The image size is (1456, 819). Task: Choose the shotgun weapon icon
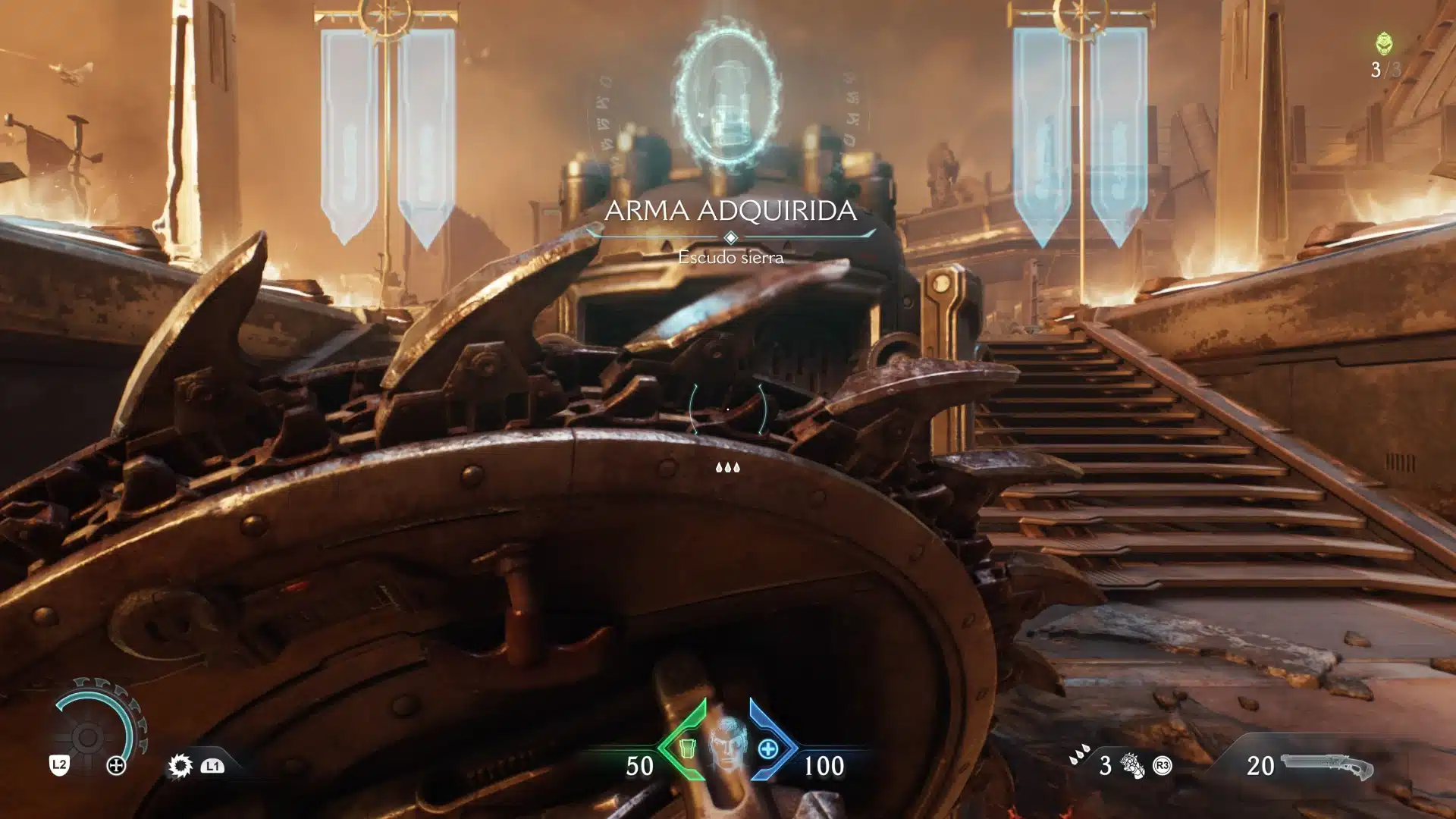[x=1327, y=766]
